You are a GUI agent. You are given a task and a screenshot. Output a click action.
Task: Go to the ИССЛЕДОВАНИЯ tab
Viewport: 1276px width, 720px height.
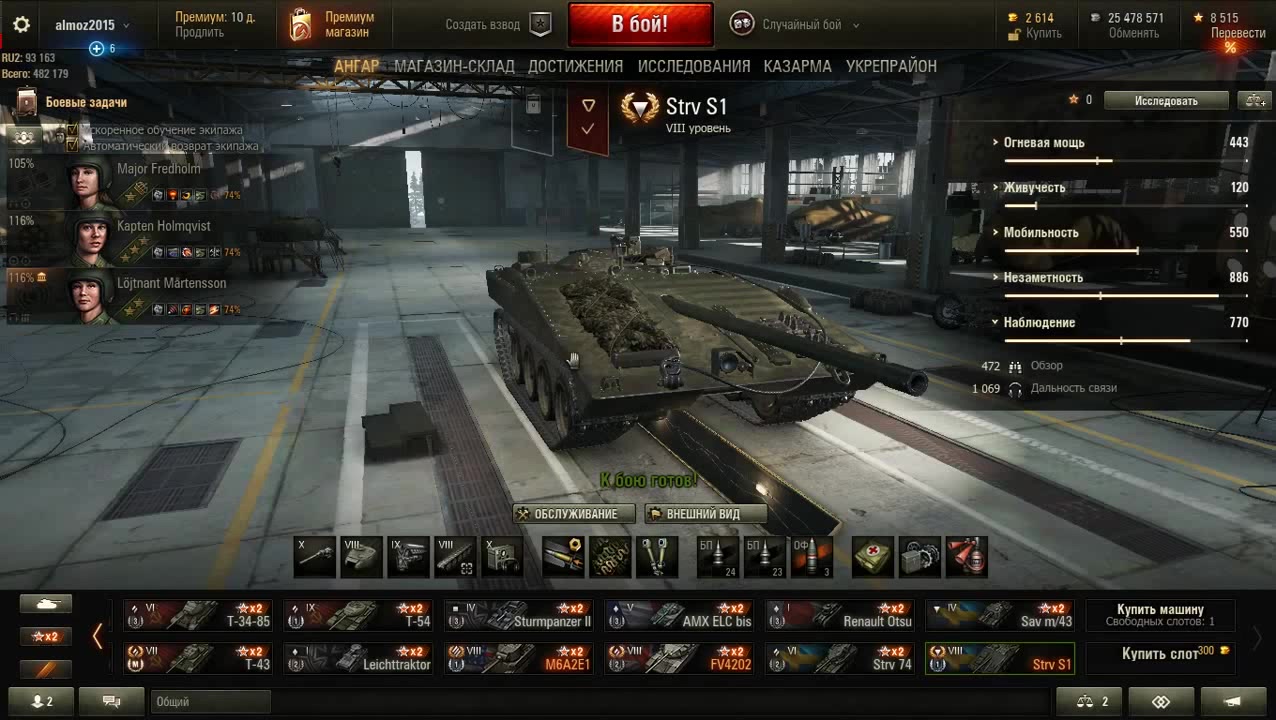[694, 66]
